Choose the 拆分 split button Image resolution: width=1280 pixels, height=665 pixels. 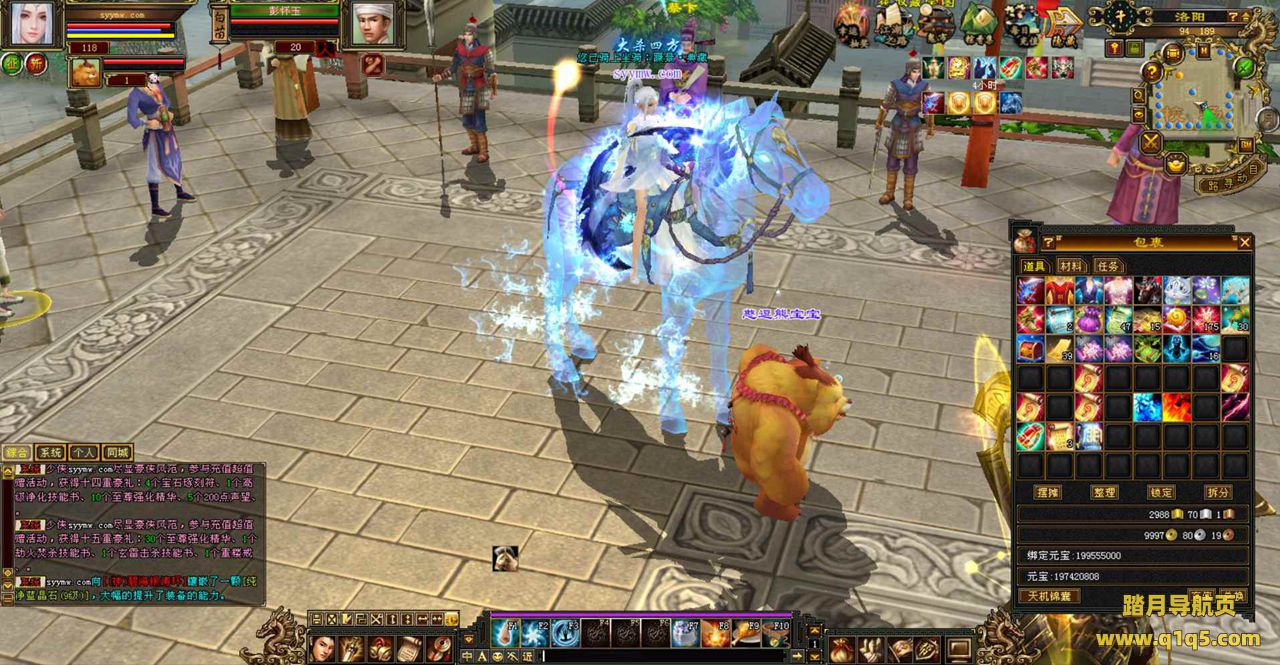[1218, 493]
